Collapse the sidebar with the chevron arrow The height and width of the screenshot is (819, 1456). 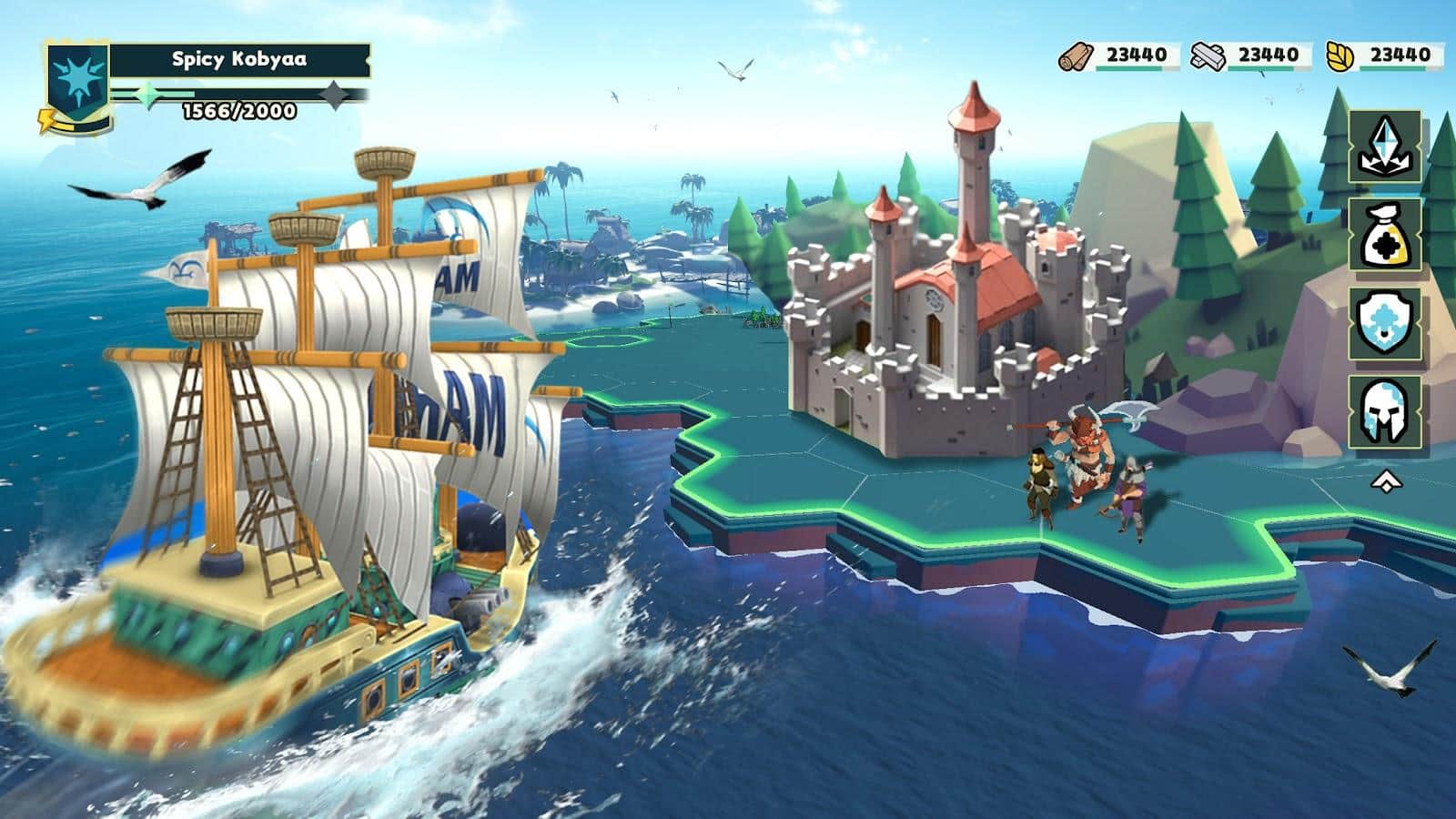[x=1384, y=481]
